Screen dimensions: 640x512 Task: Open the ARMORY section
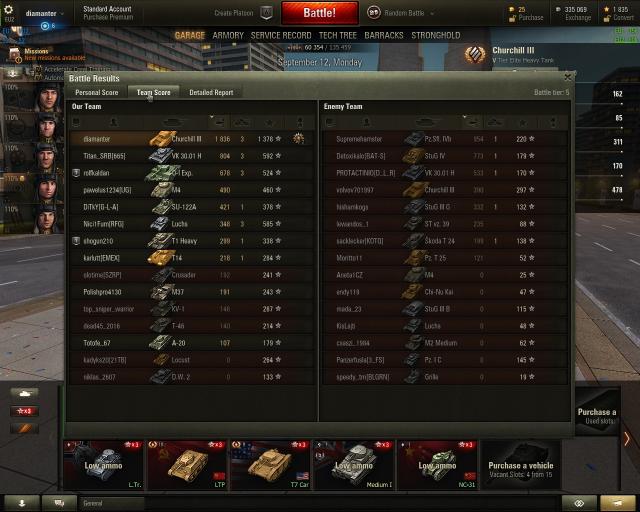click(x=228, y=35)
